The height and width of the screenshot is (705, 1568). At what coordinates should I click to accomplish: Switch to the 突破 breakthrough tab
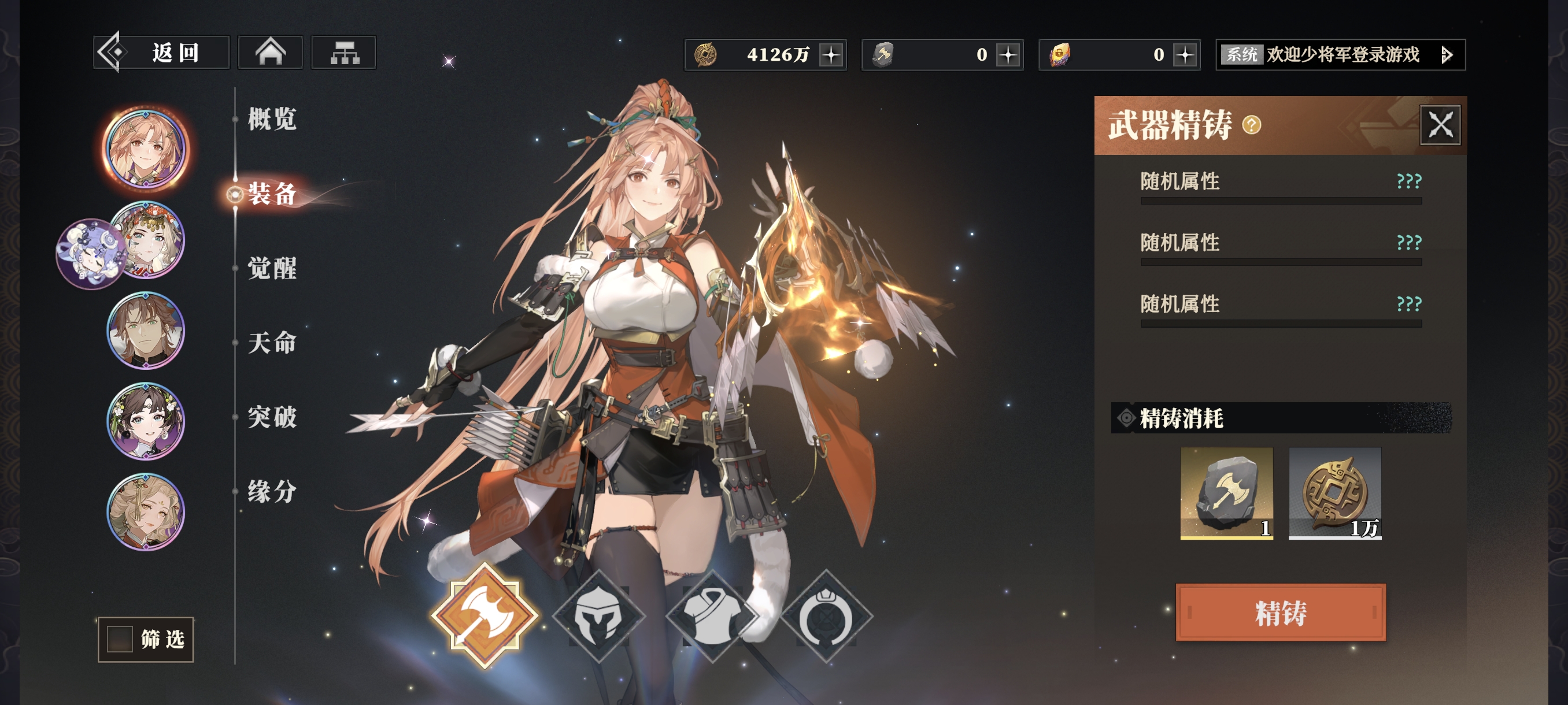point(272,417)
